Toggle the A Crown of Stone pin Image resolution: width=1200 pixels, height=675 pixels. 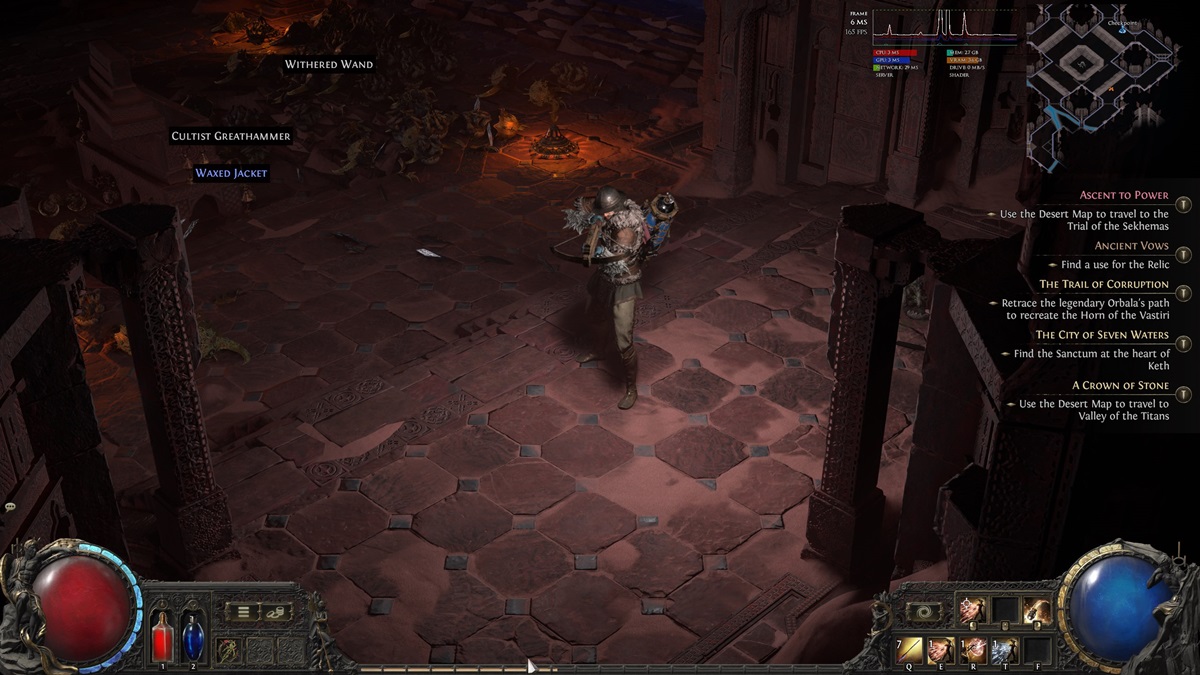click(1183, 394)
